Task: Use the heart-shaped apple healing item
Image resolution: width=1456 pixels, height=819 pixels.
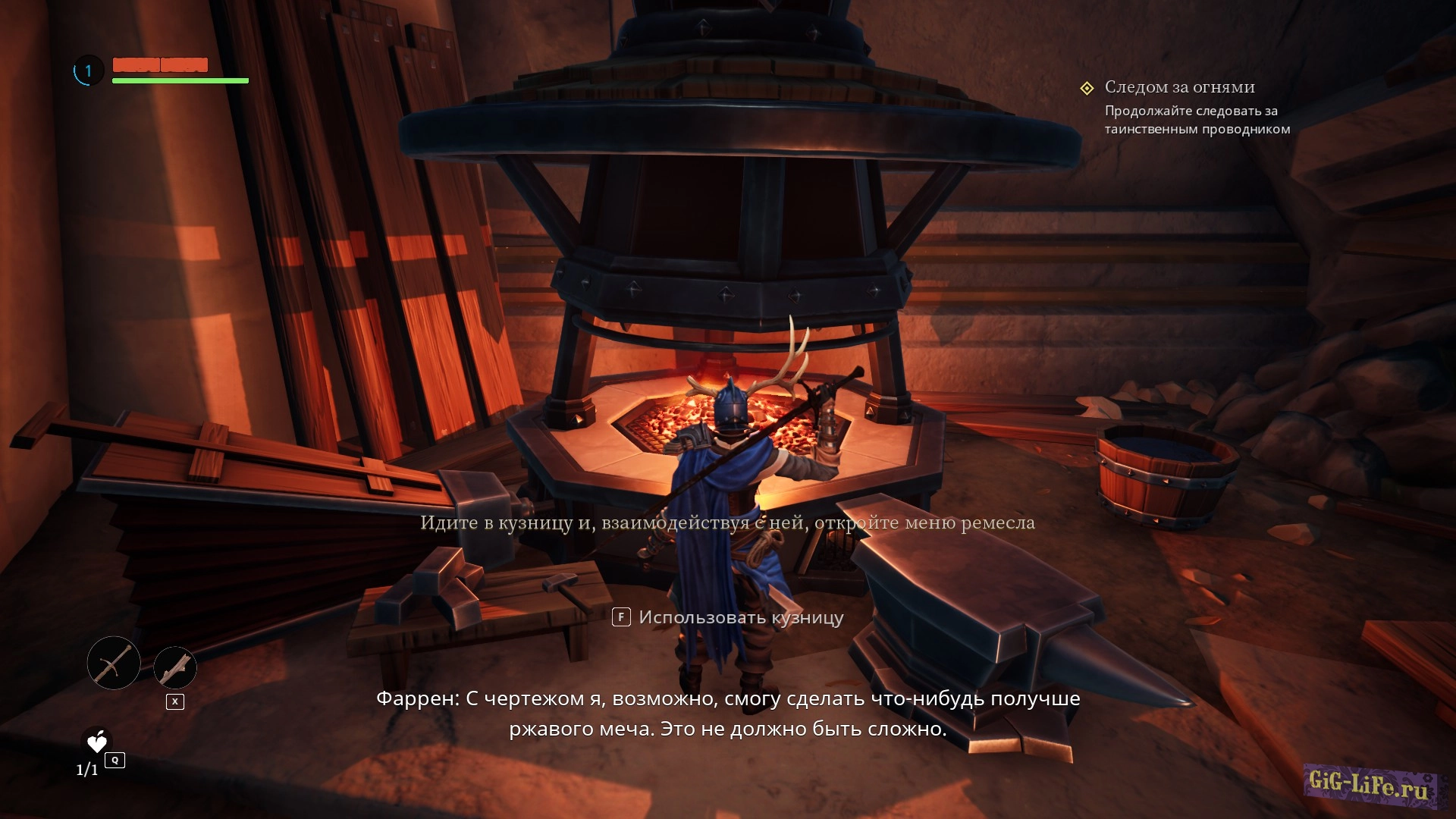Action: [97, 742]
